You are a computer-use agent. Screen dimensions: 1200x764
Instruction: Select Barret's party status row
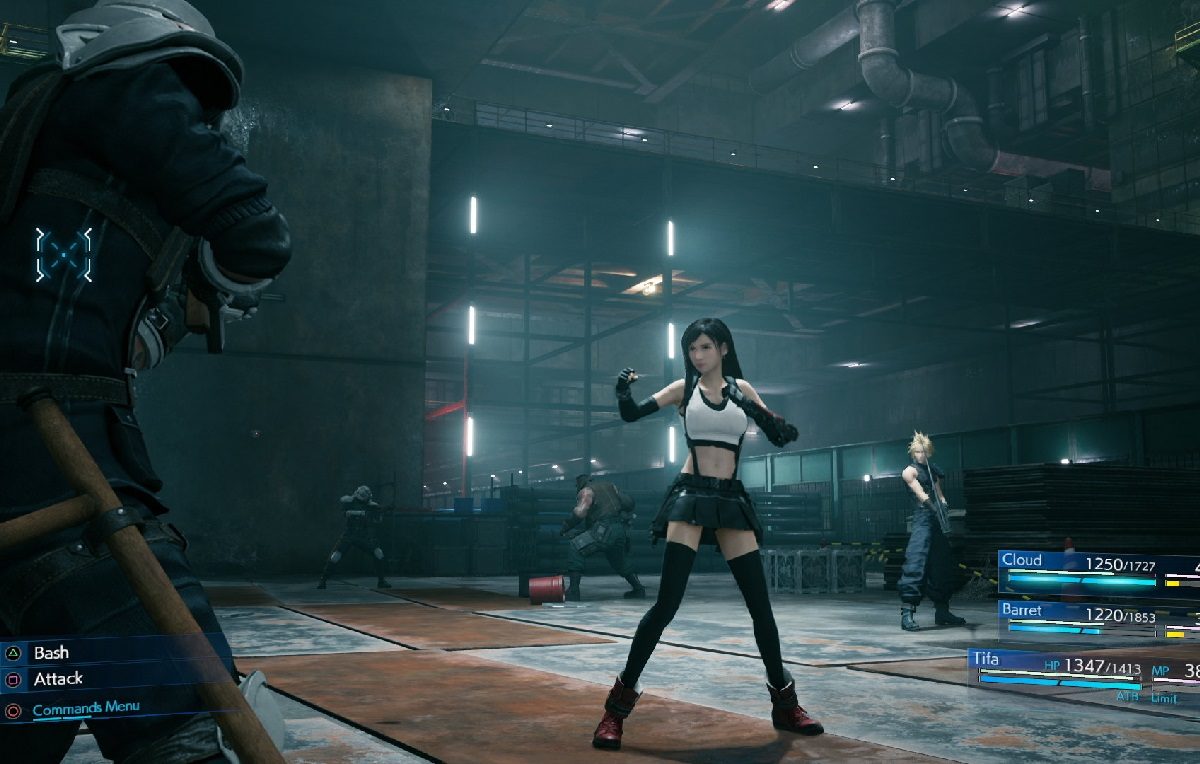point(1095,619)
